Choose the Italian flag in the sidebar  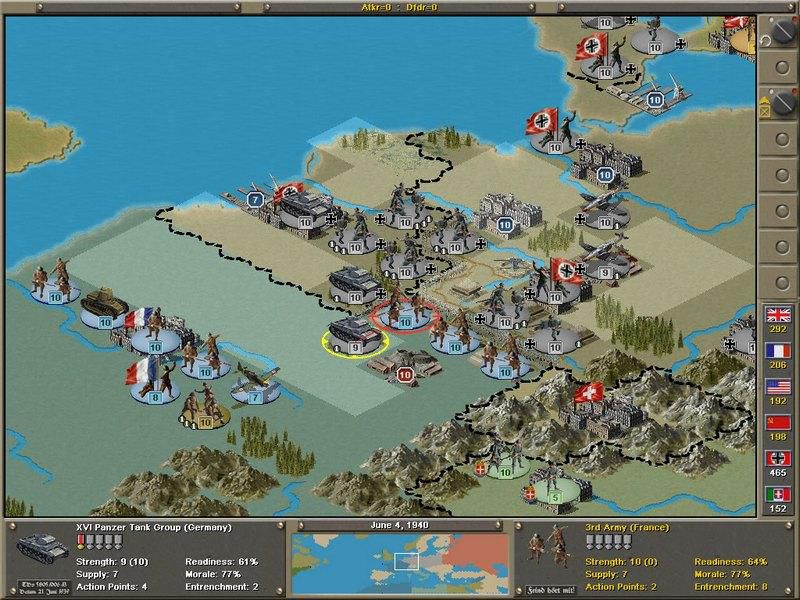(x=777, y=493)
